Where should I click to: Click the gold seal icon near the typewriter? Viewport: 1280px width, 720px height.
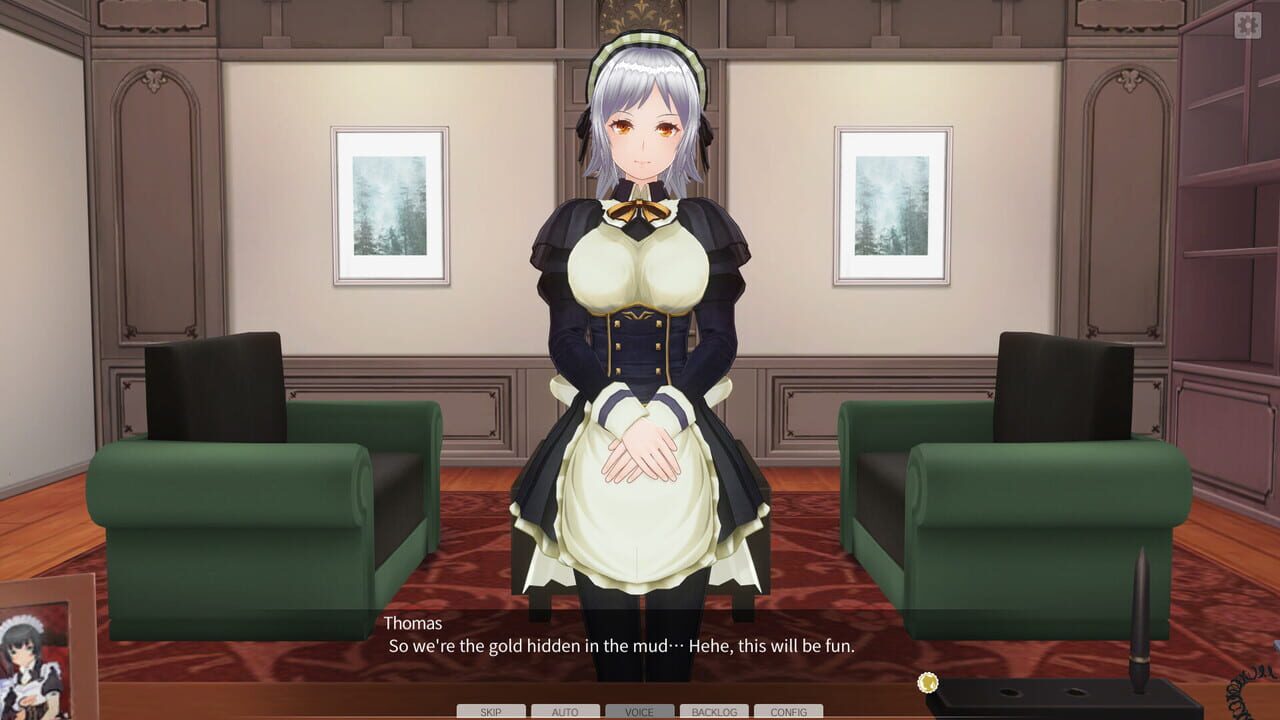926,684
